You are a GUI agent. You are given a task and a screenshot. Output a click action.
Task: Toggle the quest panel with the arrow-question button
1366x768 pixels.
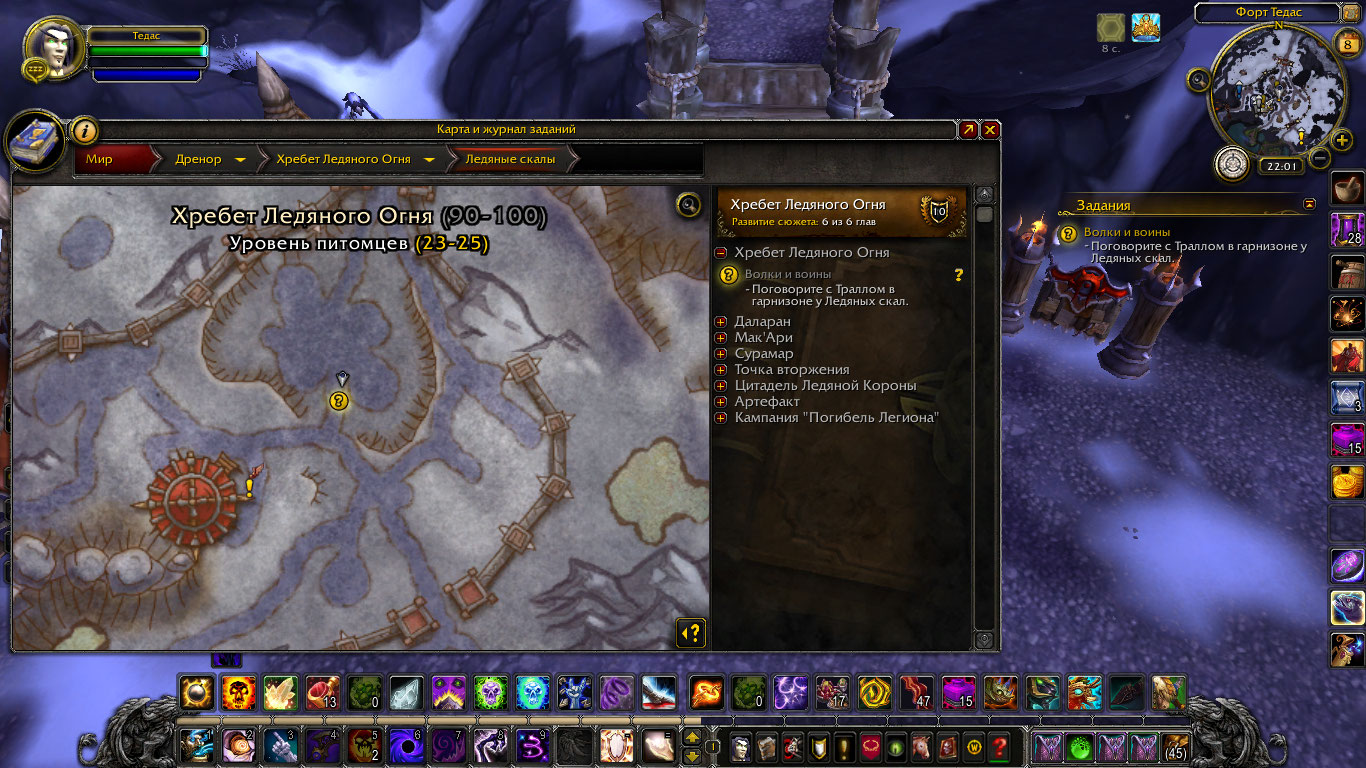tap(691, 632)
